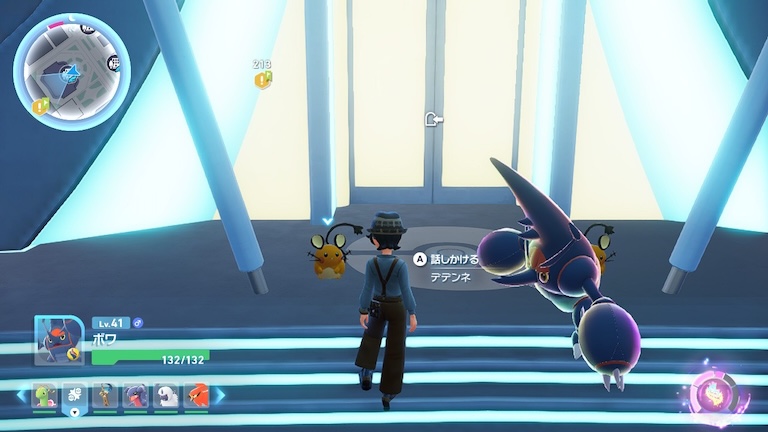The image size is (768, 432).
Task: Click the left arrow of the party bar
Action: (19, 396)
